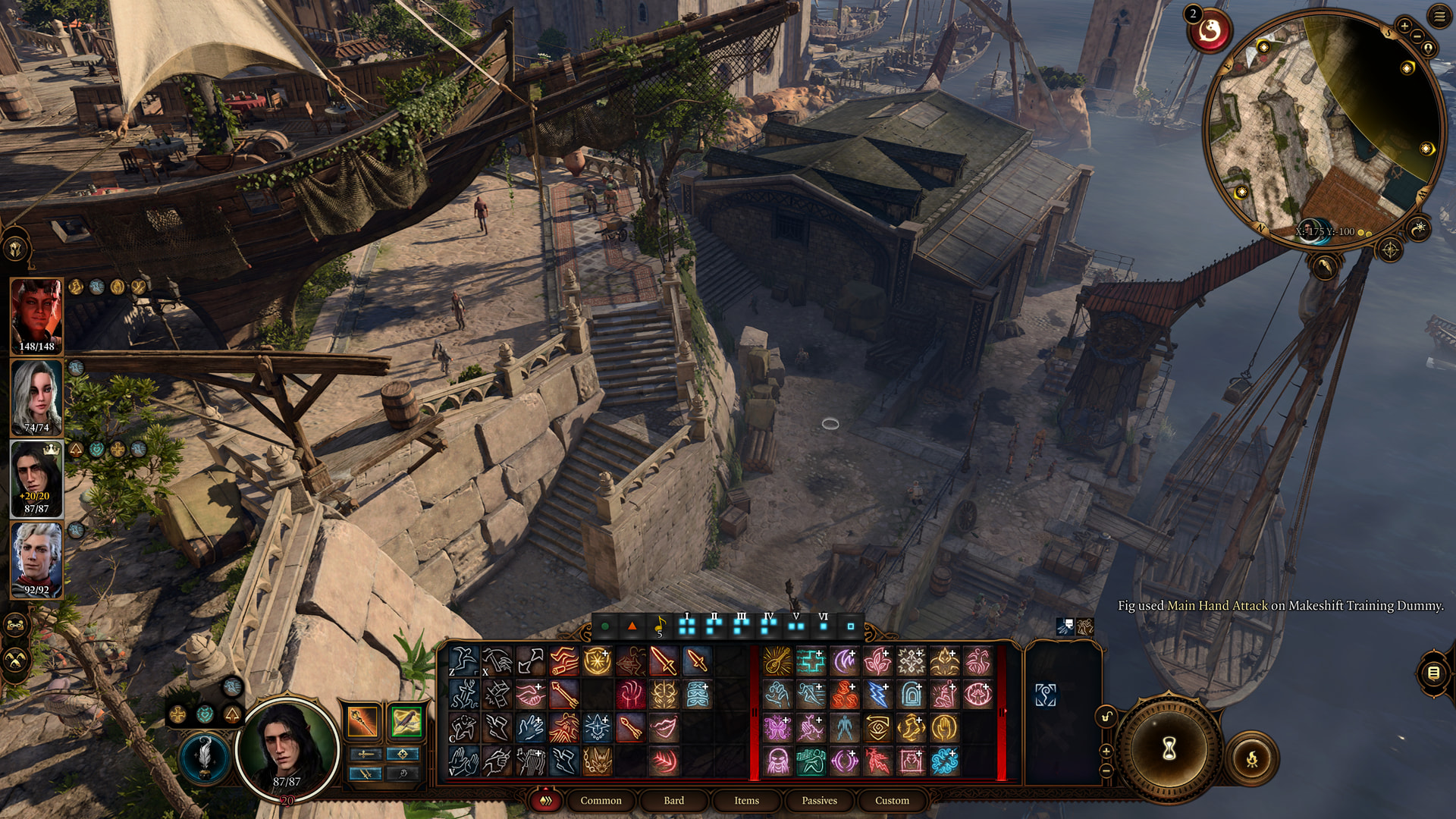Image resolution: width=1456 pixels, height=819 pixels.
Task: Click the hourglass end turn button
Action: [1169, 749]
